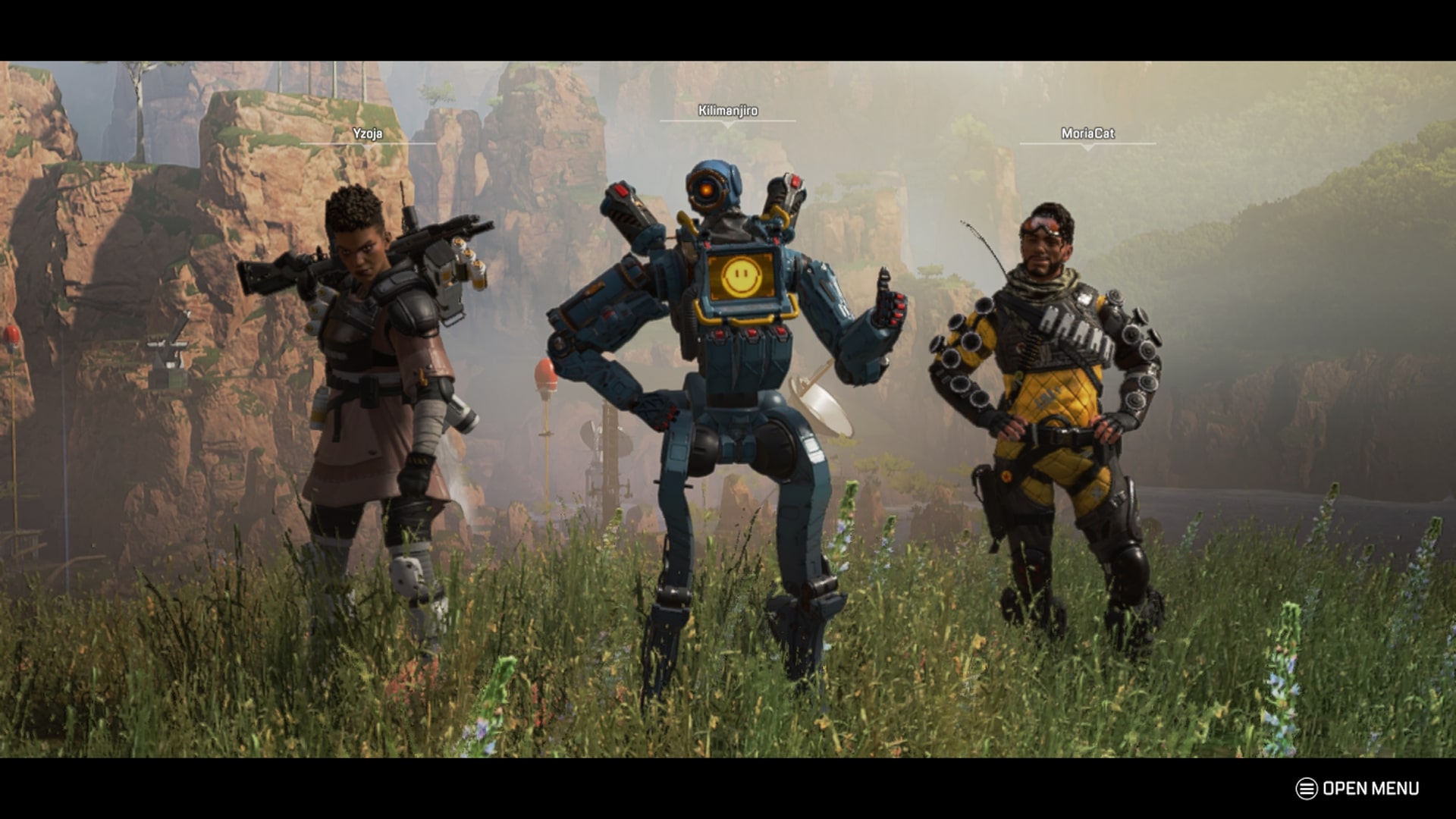Screen dimensions: 1456x819
Task: Select the pointer arrow under Kilimanjiro's nameplate
Action: click(x=730, y=125)
